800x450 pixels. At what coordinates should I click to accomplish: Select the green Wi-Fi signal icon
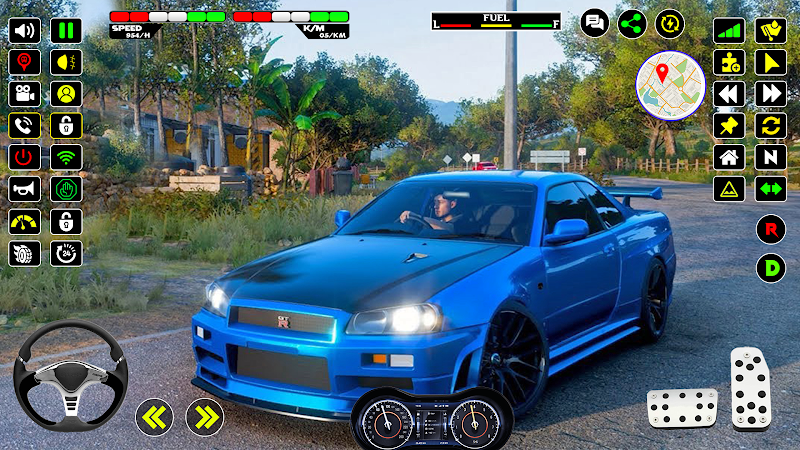pyautogui.click(x=66, y=157)
